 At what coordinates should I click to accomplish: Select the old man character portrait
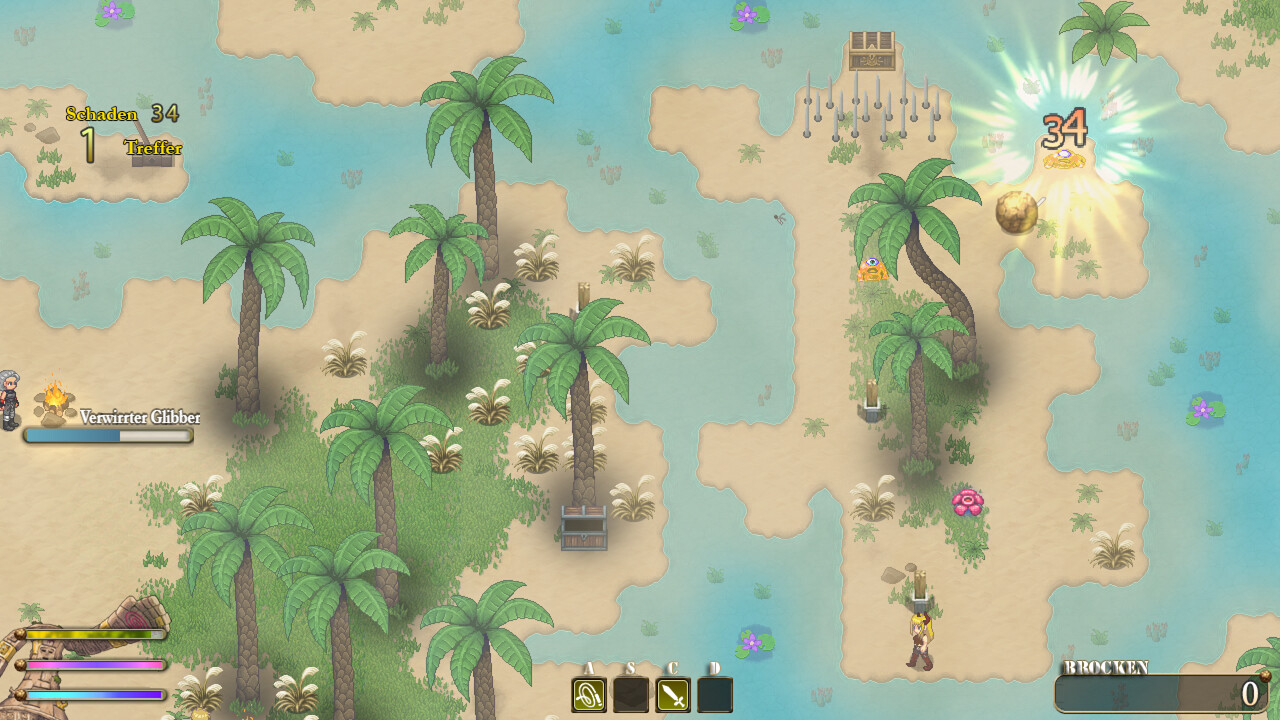click(12, 398)
